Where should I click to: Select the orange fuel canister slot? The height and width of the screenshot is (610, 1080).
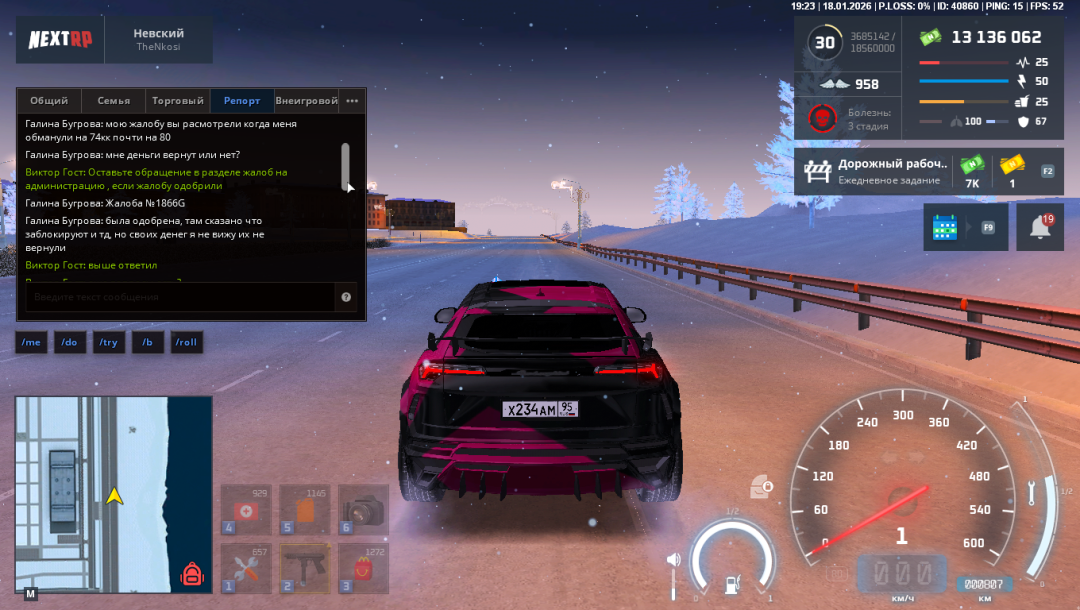(x=304, y=510)
